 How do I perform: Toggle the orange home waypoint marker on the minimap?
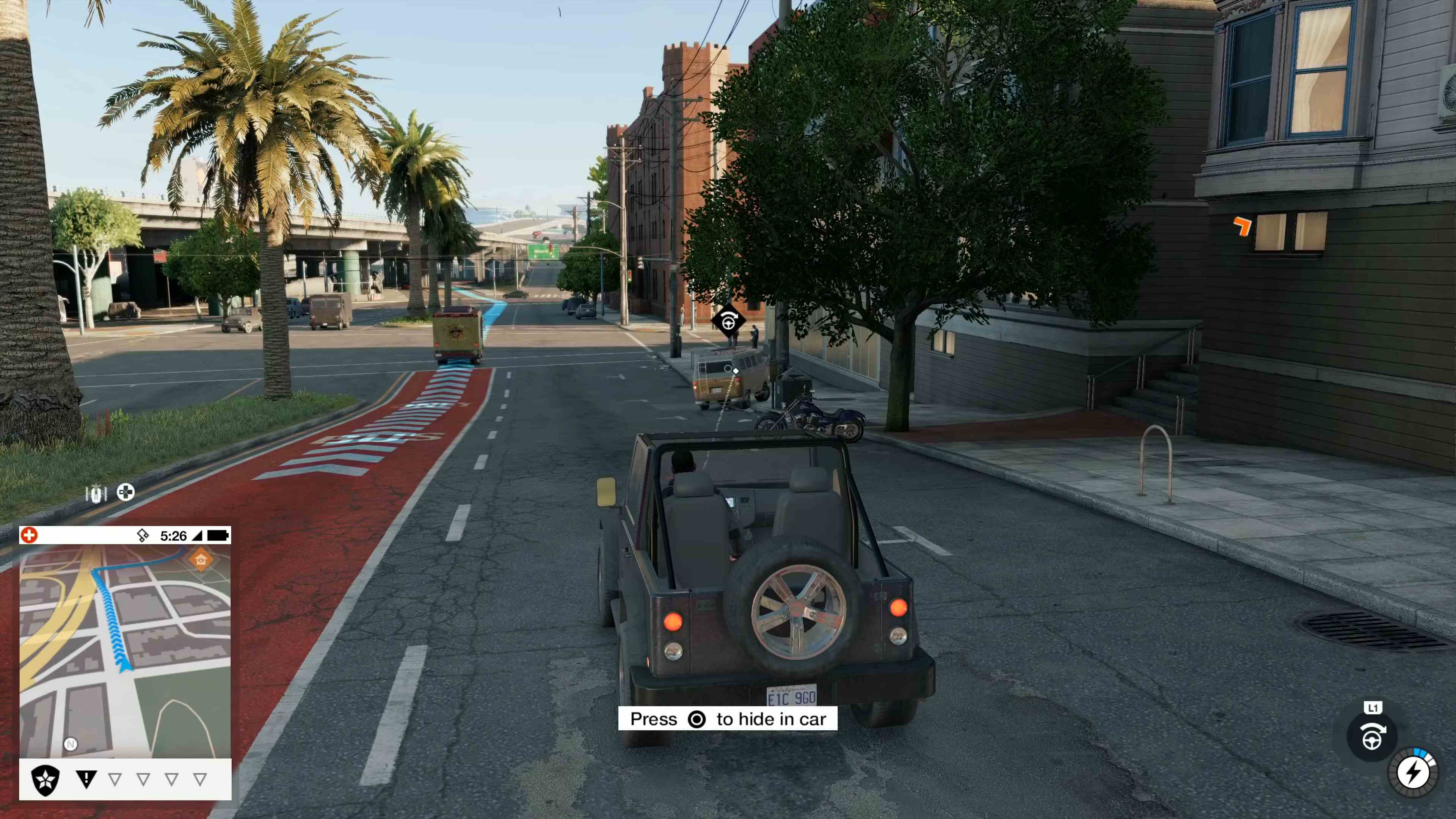click(x=201, y=559)
